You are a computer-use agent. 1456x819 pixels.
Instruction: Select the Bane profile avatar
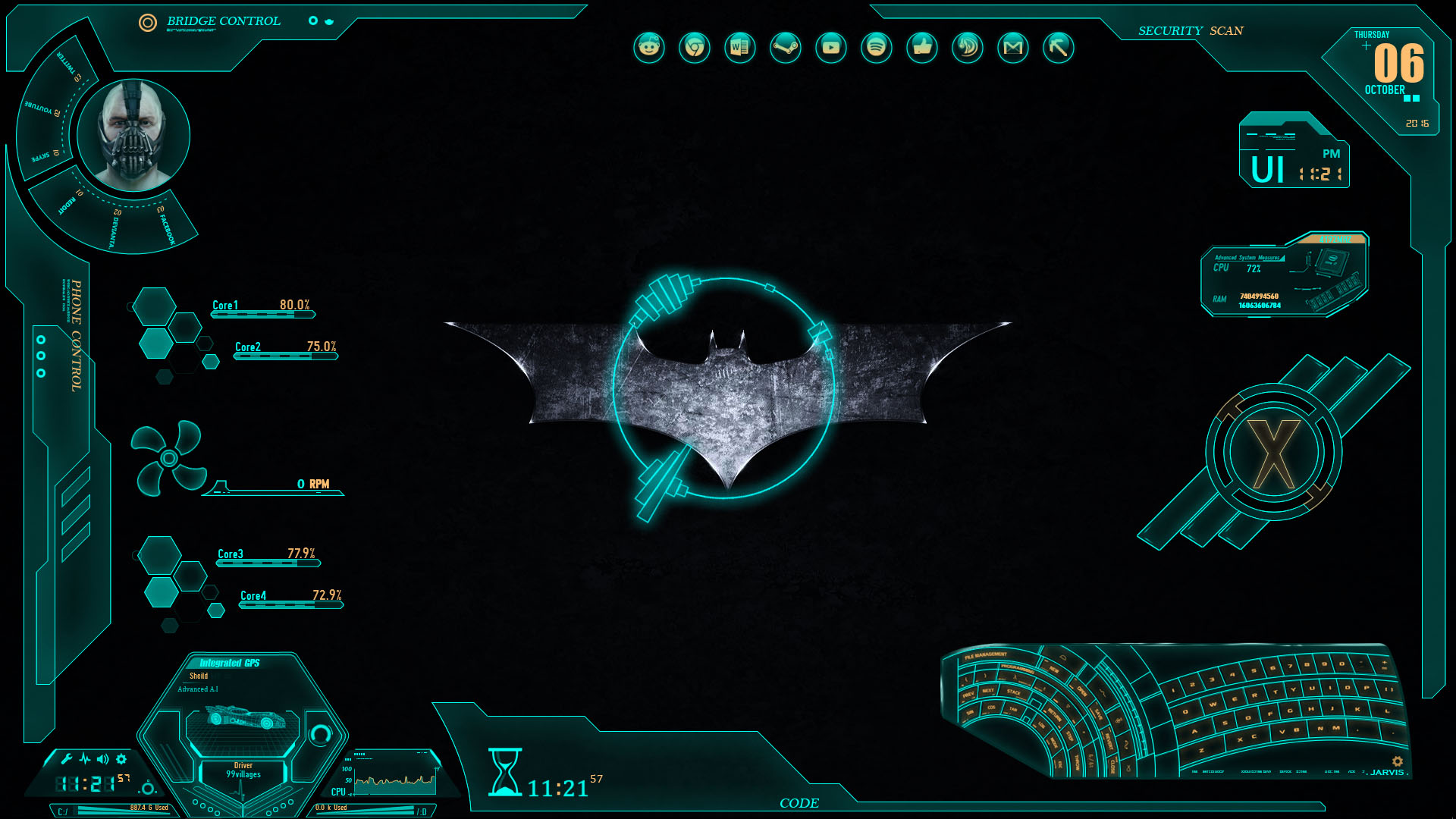click(133, 134)
